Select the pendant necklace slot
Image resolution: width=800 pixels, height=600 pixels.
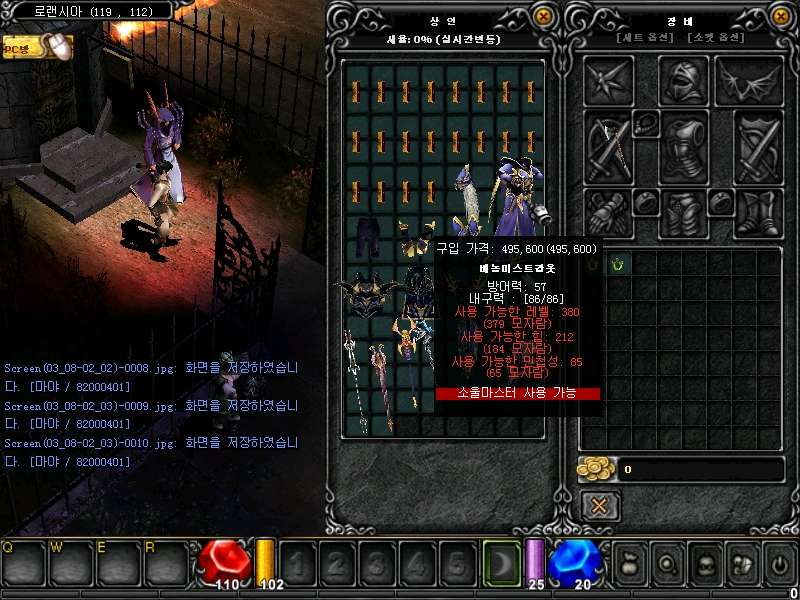pos(645,124)
